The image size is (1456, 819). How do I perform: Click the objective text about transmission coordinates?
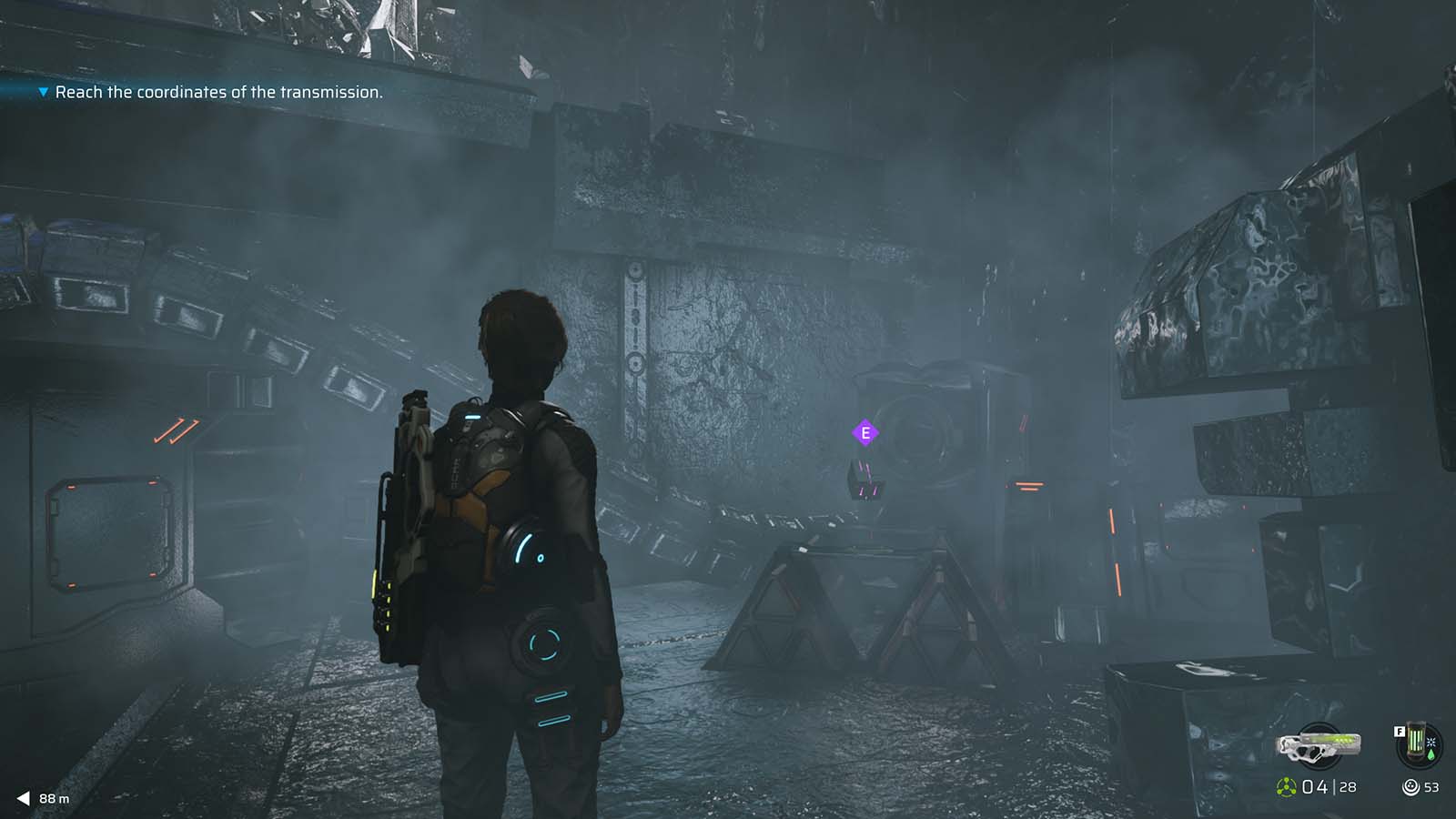pos(219,93)
